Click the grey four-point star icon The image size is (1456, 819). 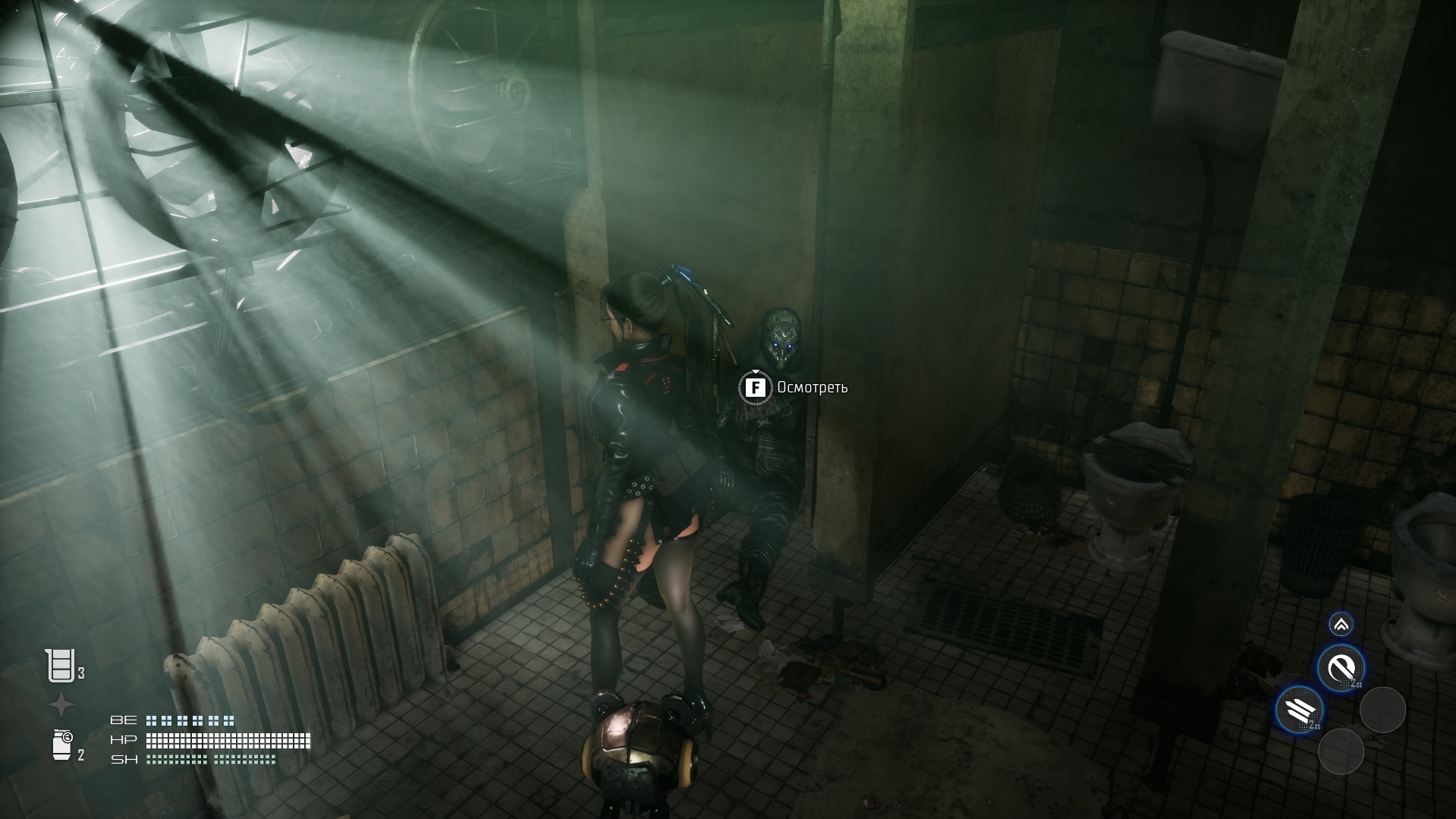pos(61,705)
